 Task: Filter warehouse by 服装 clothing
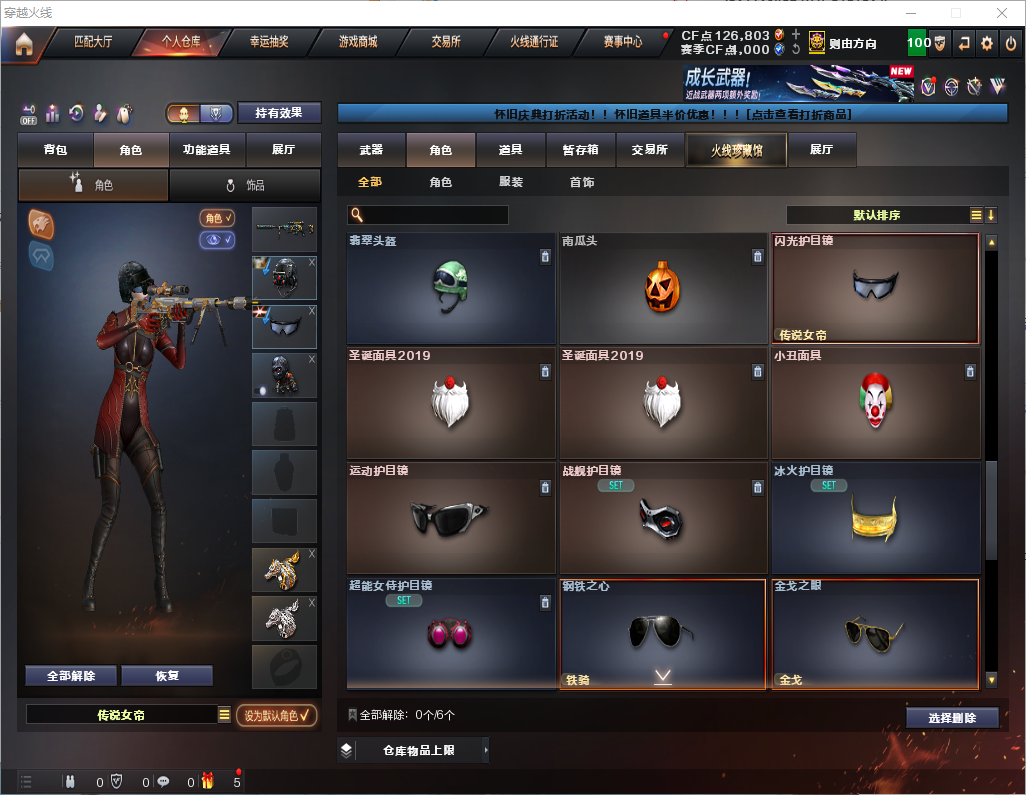click(511, 183)
